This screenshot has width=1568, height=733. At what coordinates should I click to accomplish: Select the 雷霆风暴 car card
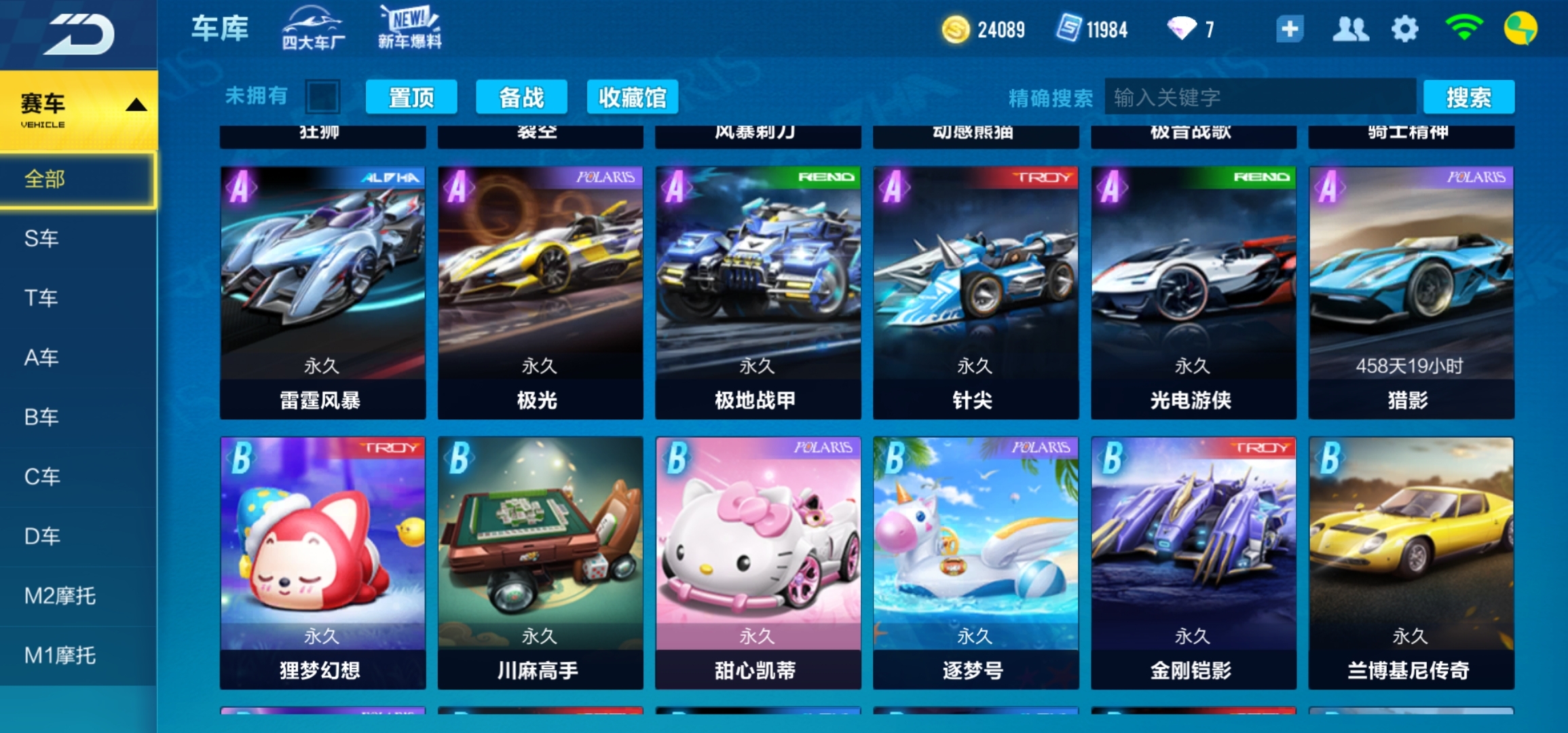322,292
